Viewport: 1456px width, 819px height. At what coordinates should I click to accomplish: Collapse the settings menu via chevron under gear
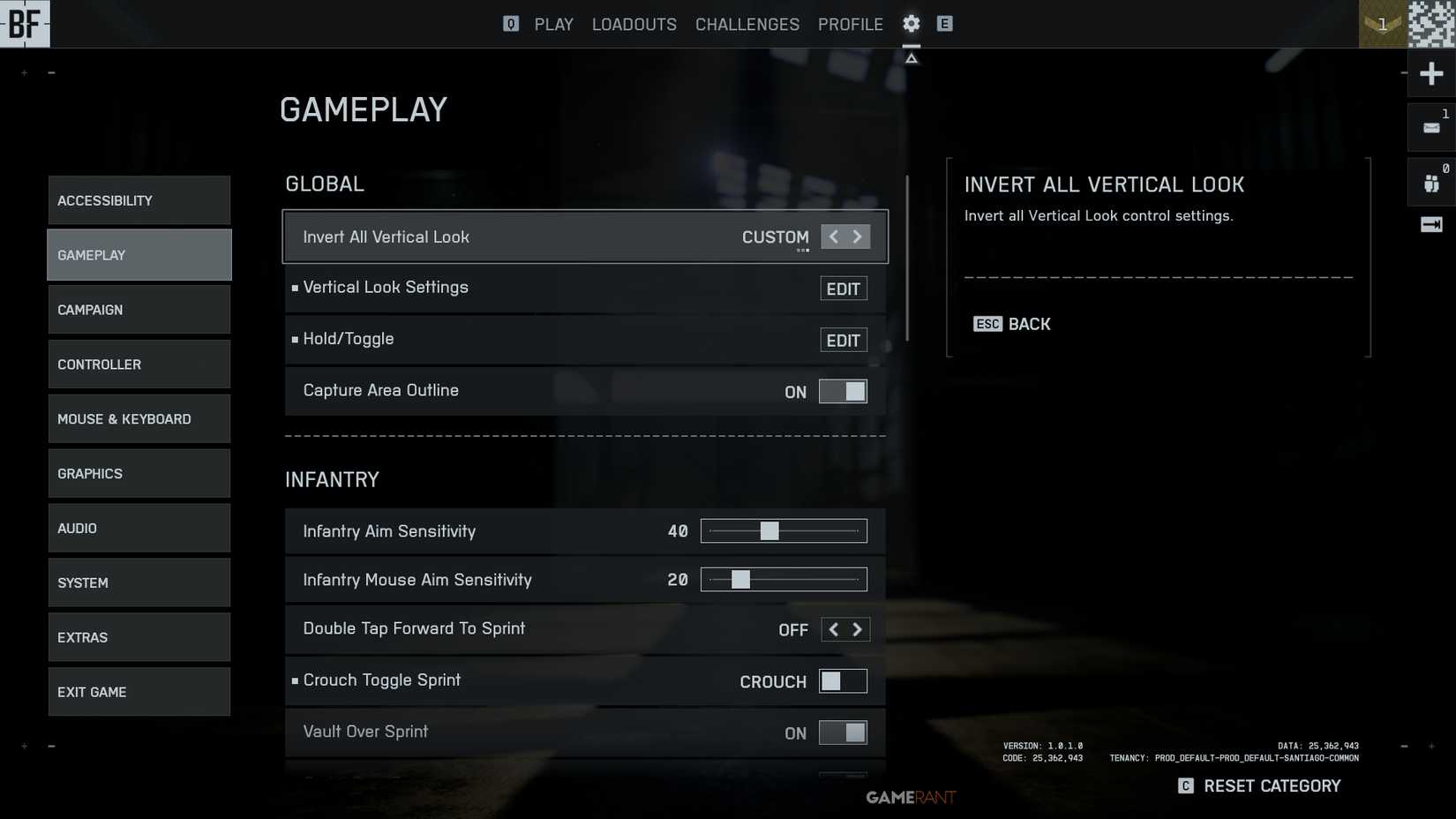pyautogui.click(x=911, y=56)
